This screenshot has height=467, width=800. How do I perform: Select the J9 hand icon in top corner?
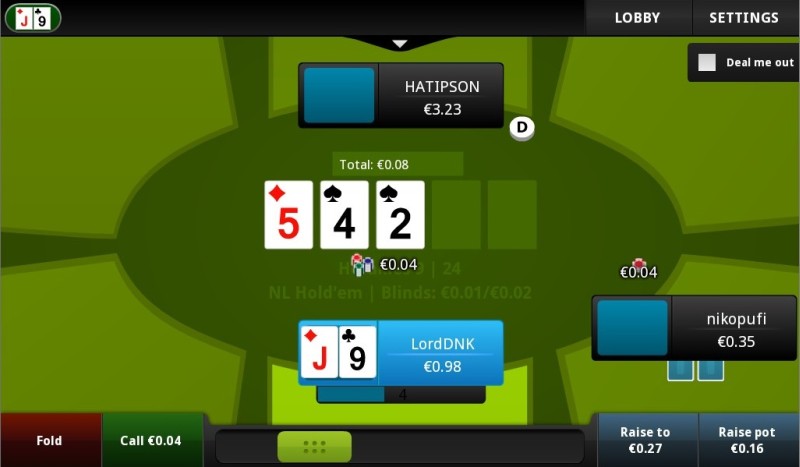click(x=32, y=18)
